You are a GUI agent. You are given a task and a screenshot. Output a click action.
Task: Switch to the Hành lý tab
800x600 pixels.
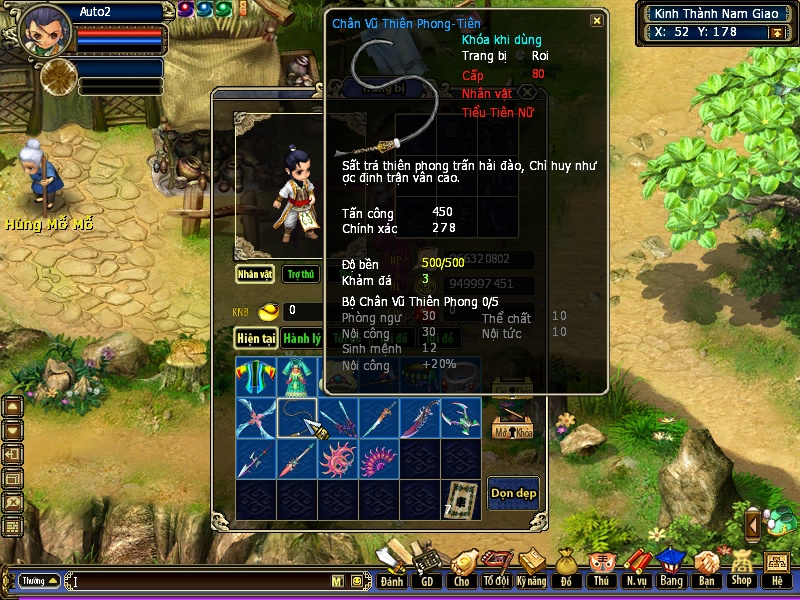point(301,338)
